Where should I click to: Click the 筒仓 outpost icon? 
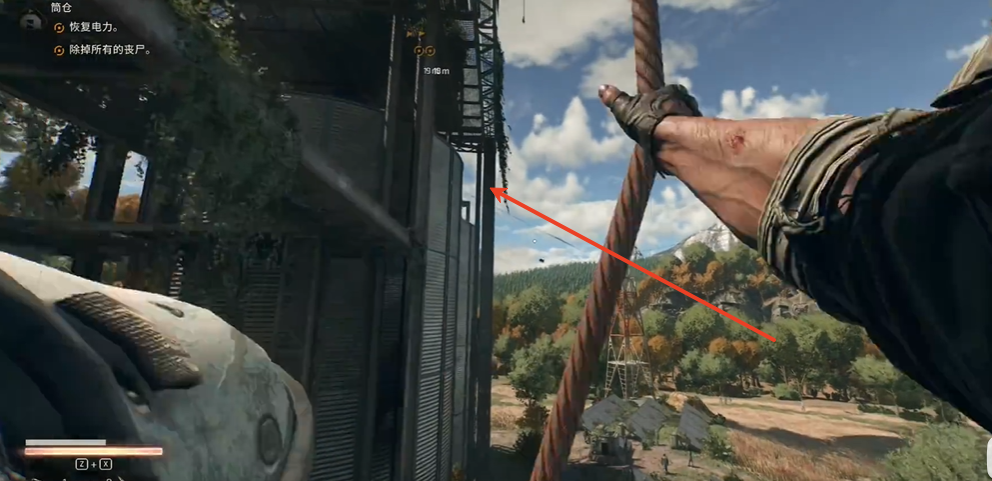[29, 17]
